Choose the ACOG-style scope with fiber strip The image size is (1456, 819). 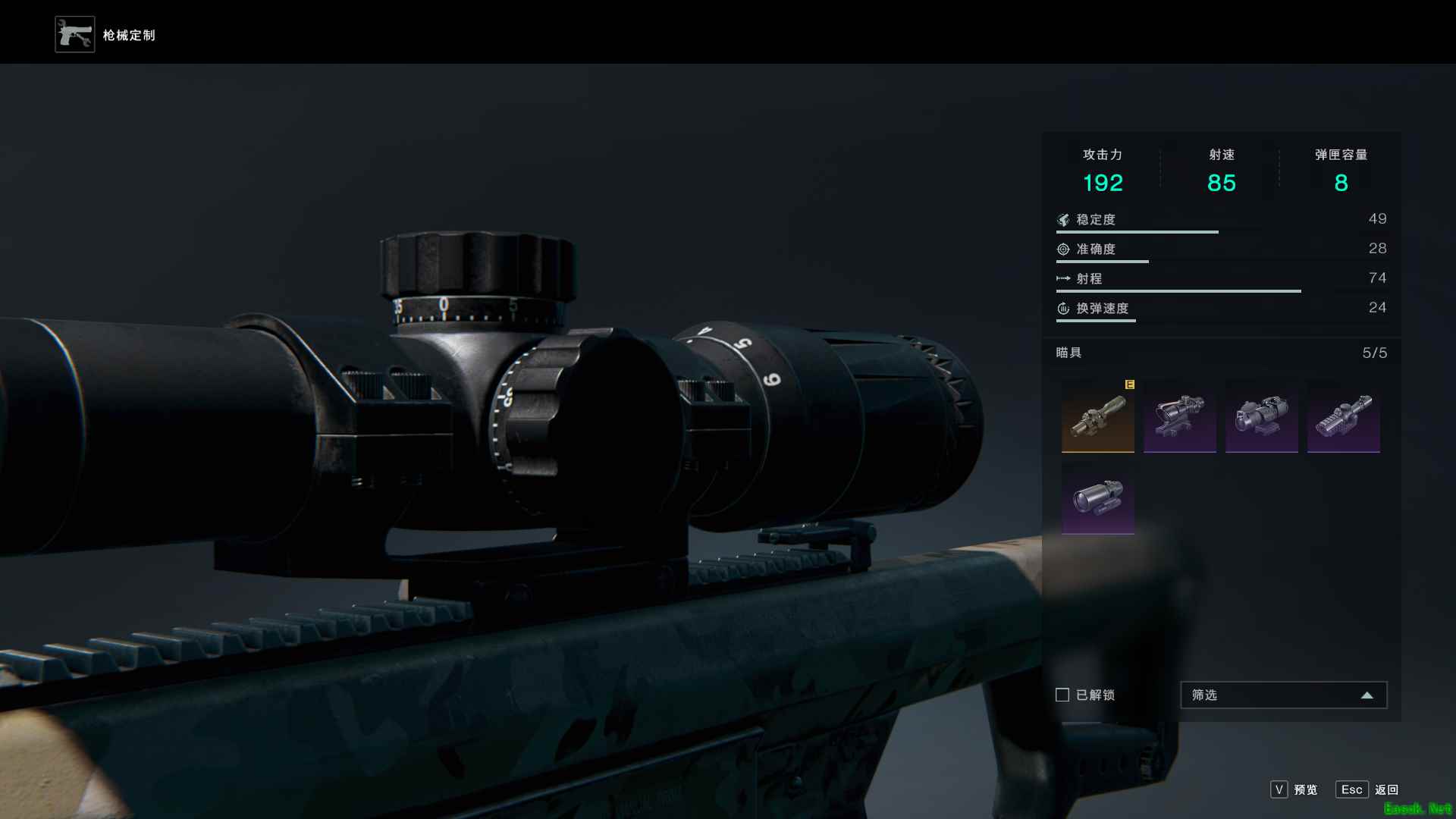(x=1179, y=416)
